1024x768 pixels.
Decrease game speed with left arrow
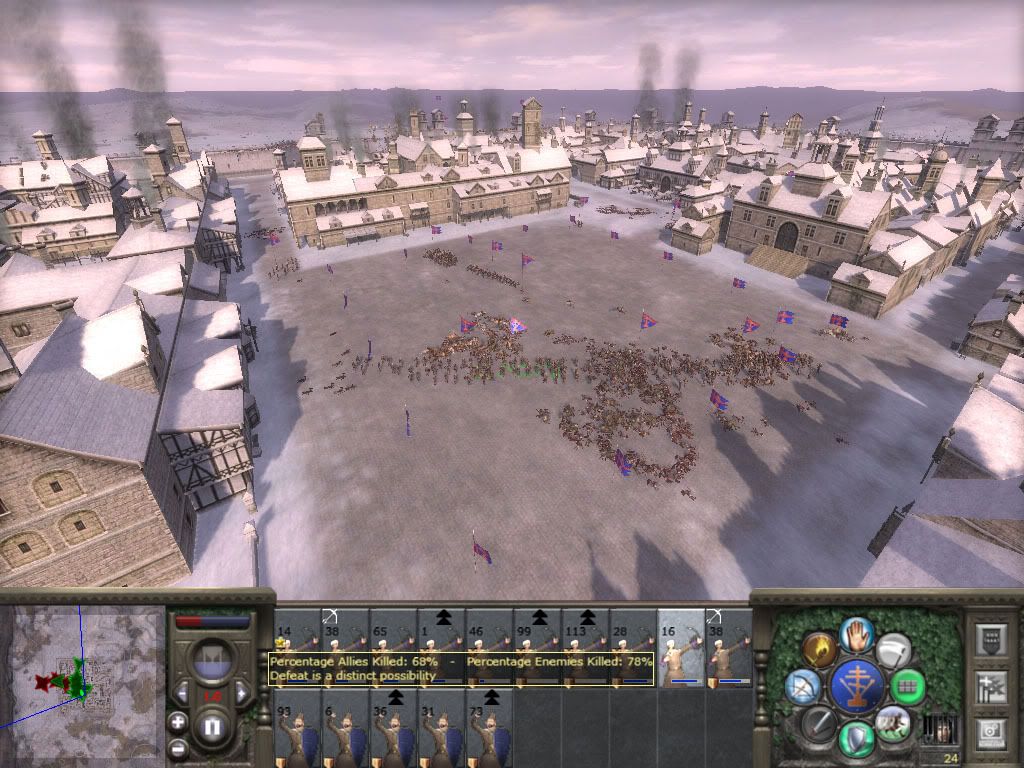(183, 694)
